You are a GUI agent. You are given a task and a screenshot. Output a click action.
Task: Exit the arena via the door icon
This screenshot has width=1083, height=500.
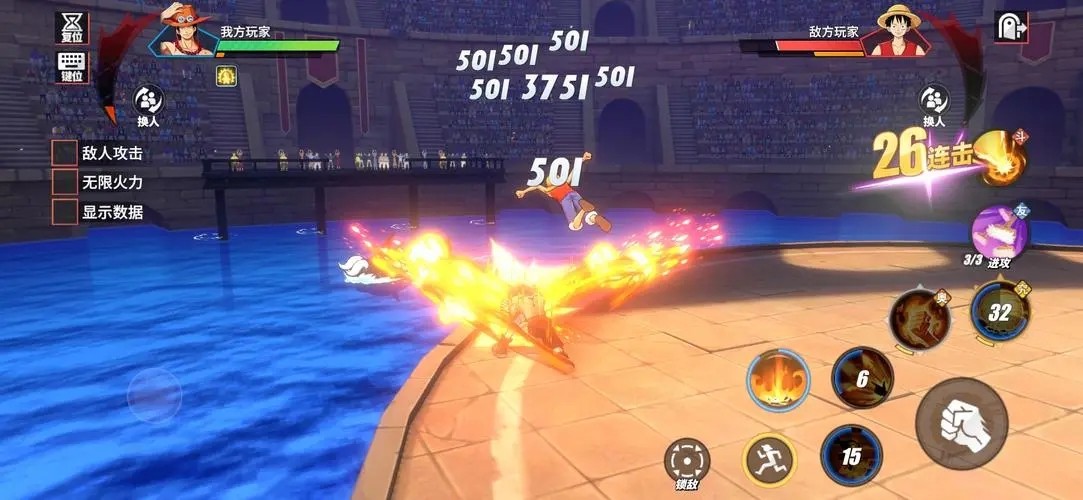pos(1010,28)
